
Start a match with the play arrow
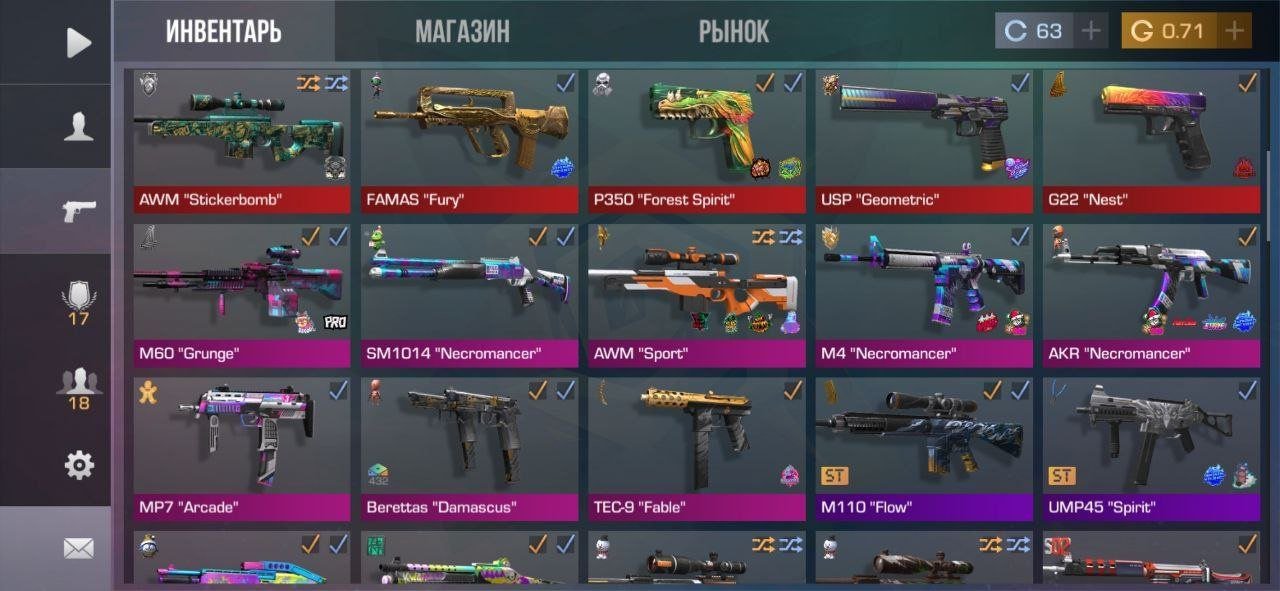[x=78, y=42]
